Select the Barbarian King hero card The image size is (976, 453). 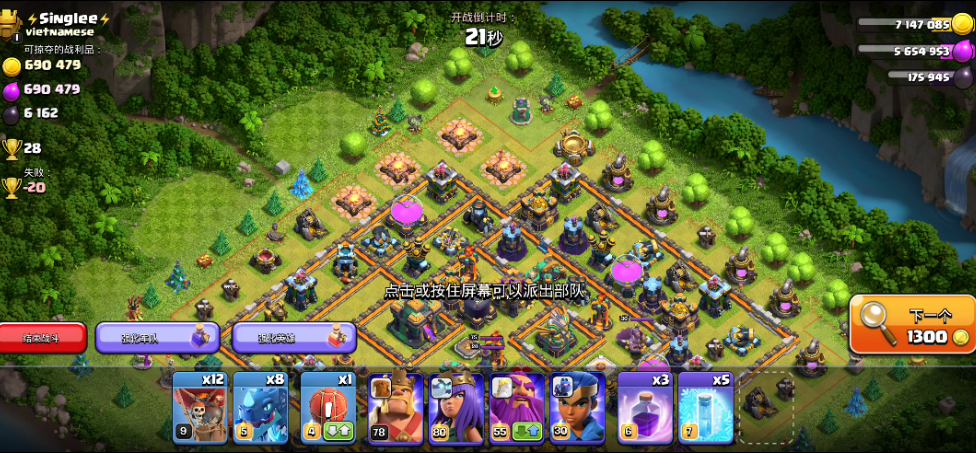[395, 408]
